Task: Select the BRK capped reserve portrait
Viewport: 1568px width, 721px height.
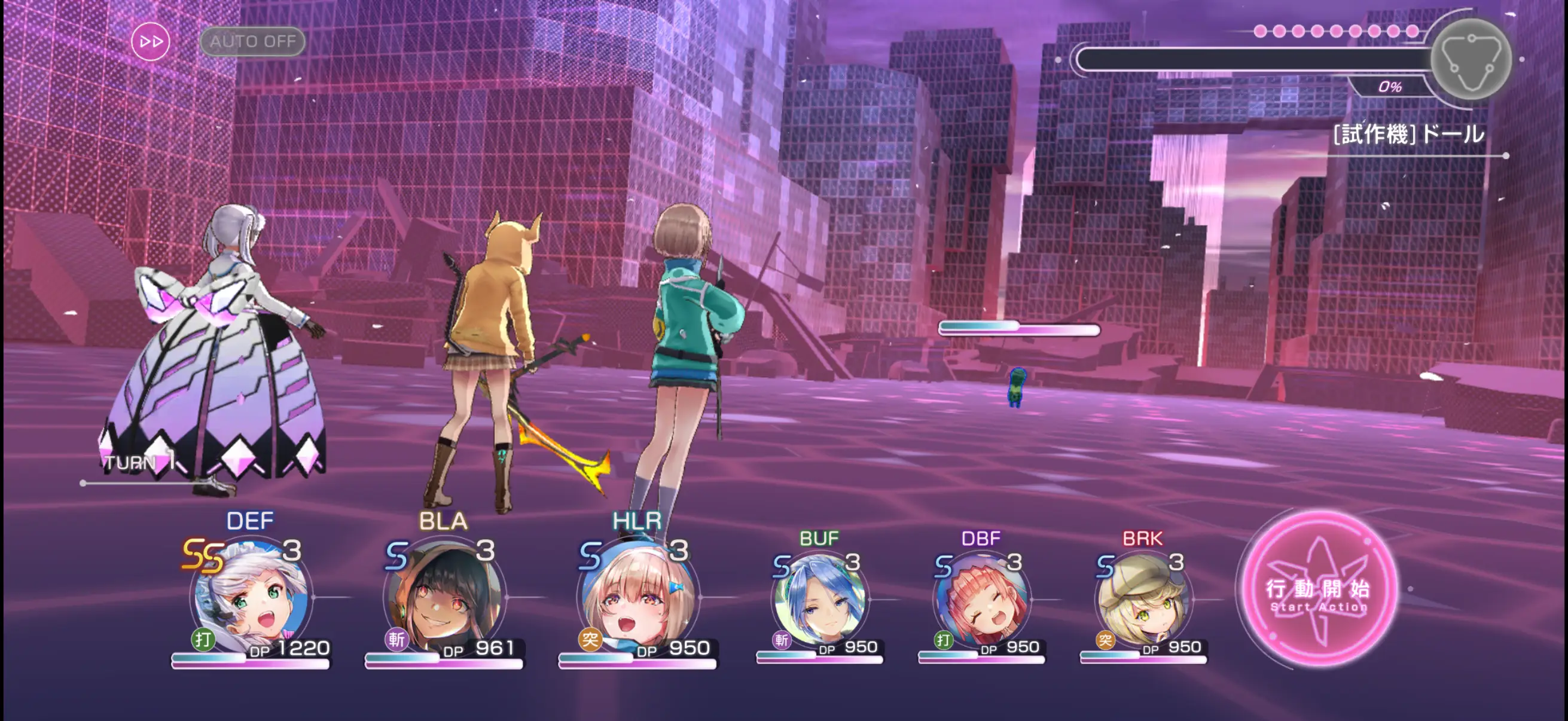Action: pos(1143,599)
